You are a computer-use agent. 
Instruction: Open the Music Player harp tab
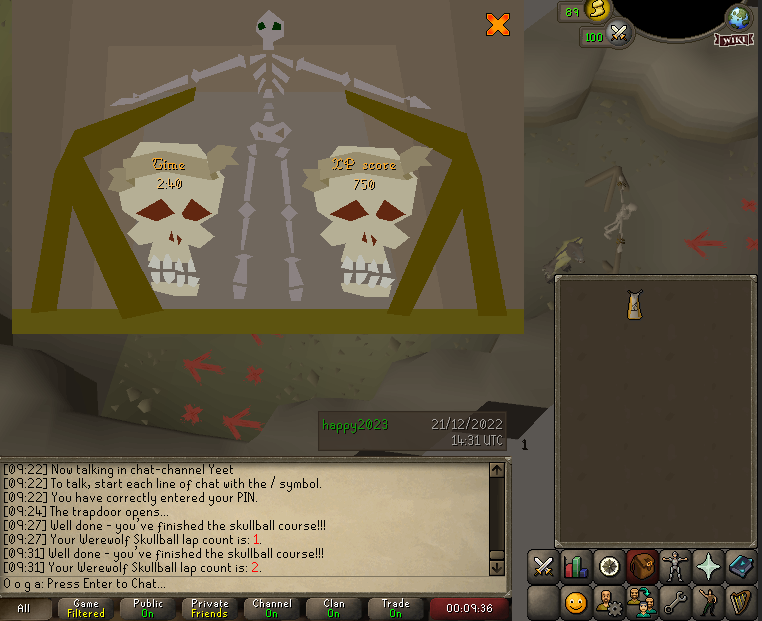coord(741,603)
